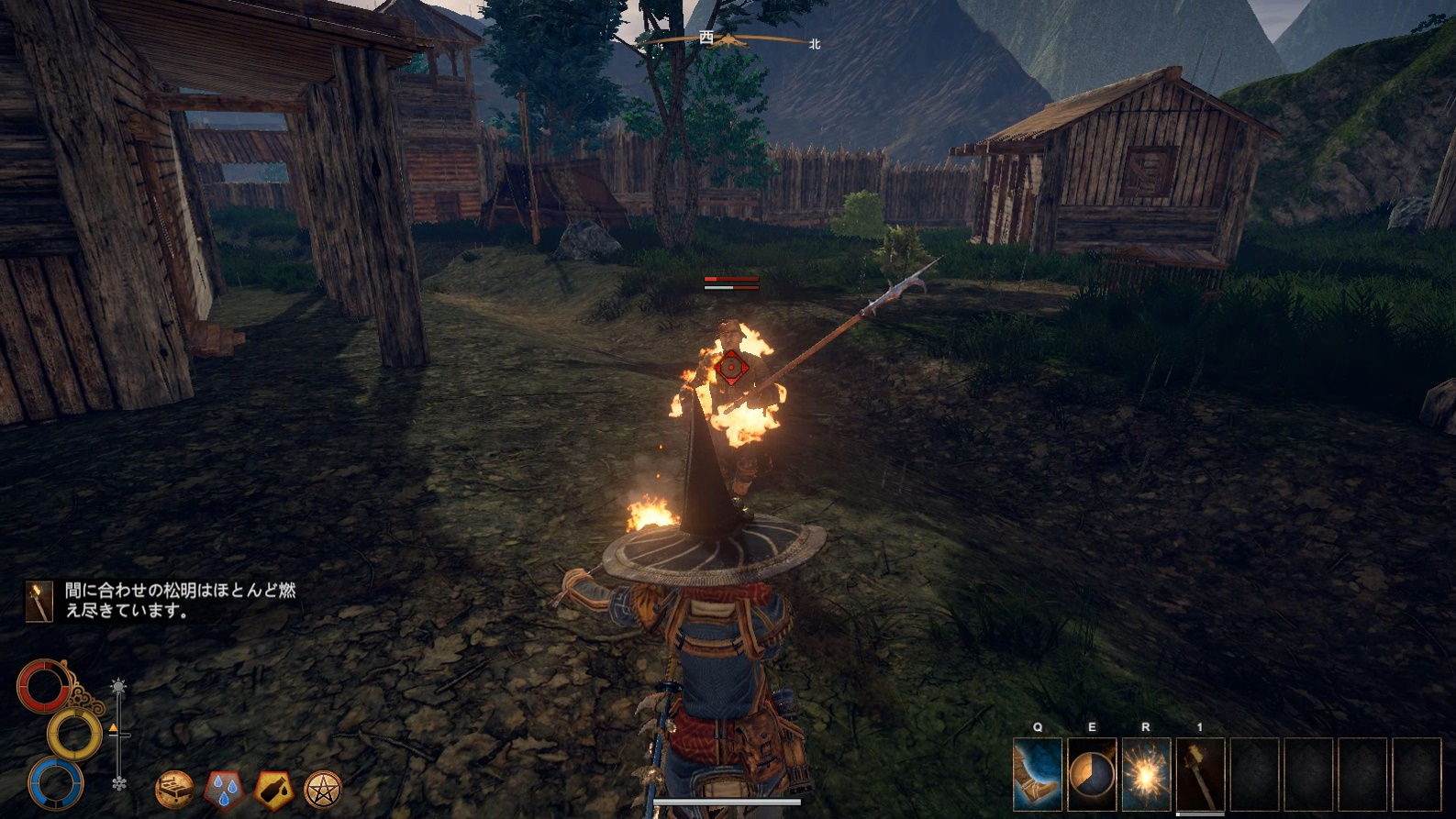Click the compass bar at the top

(x=728, y=40)
